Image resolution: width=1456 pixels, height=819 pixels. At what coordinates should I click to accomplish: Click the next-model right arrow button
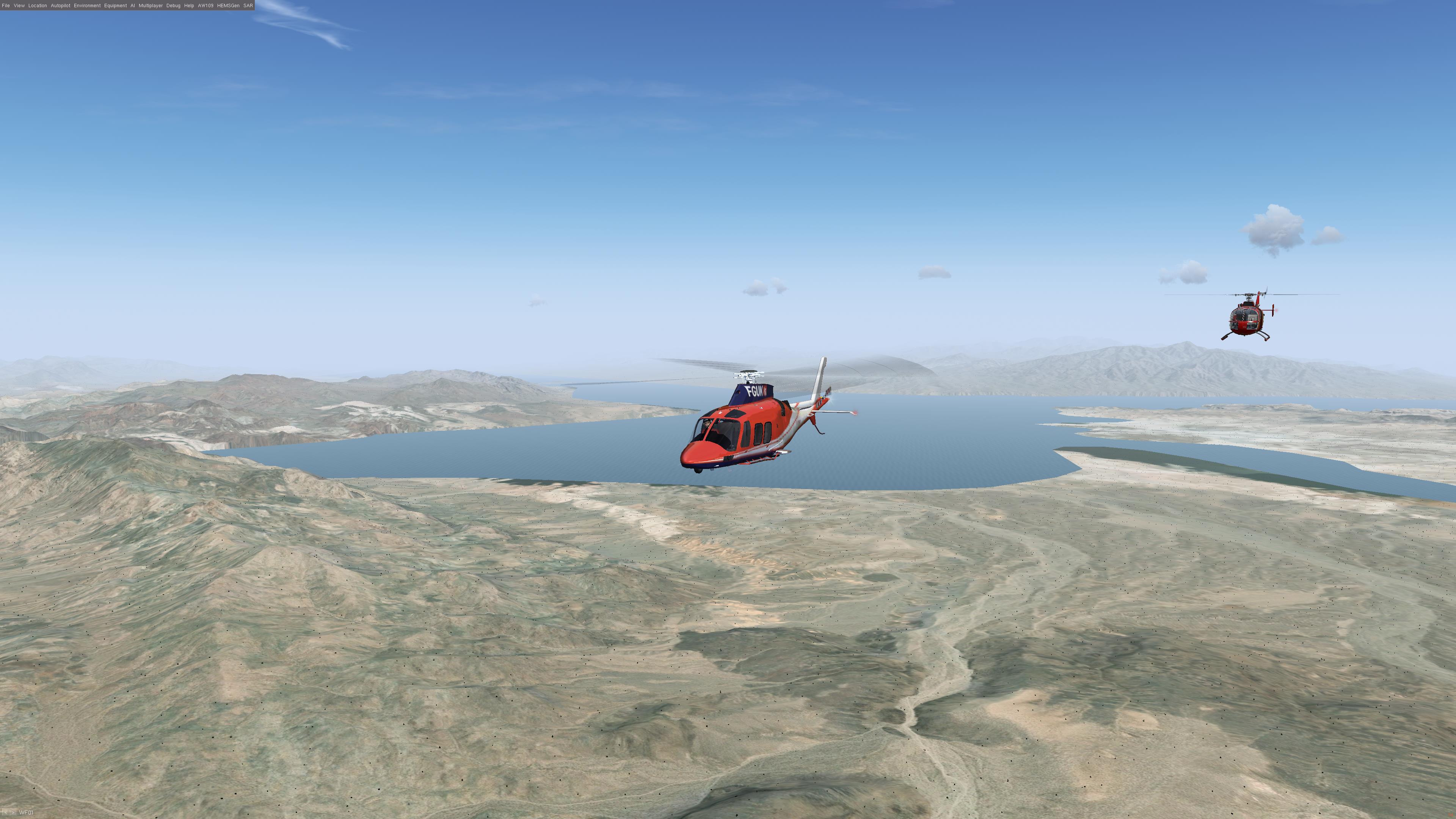pyautogui.click(x=13, y=813)
